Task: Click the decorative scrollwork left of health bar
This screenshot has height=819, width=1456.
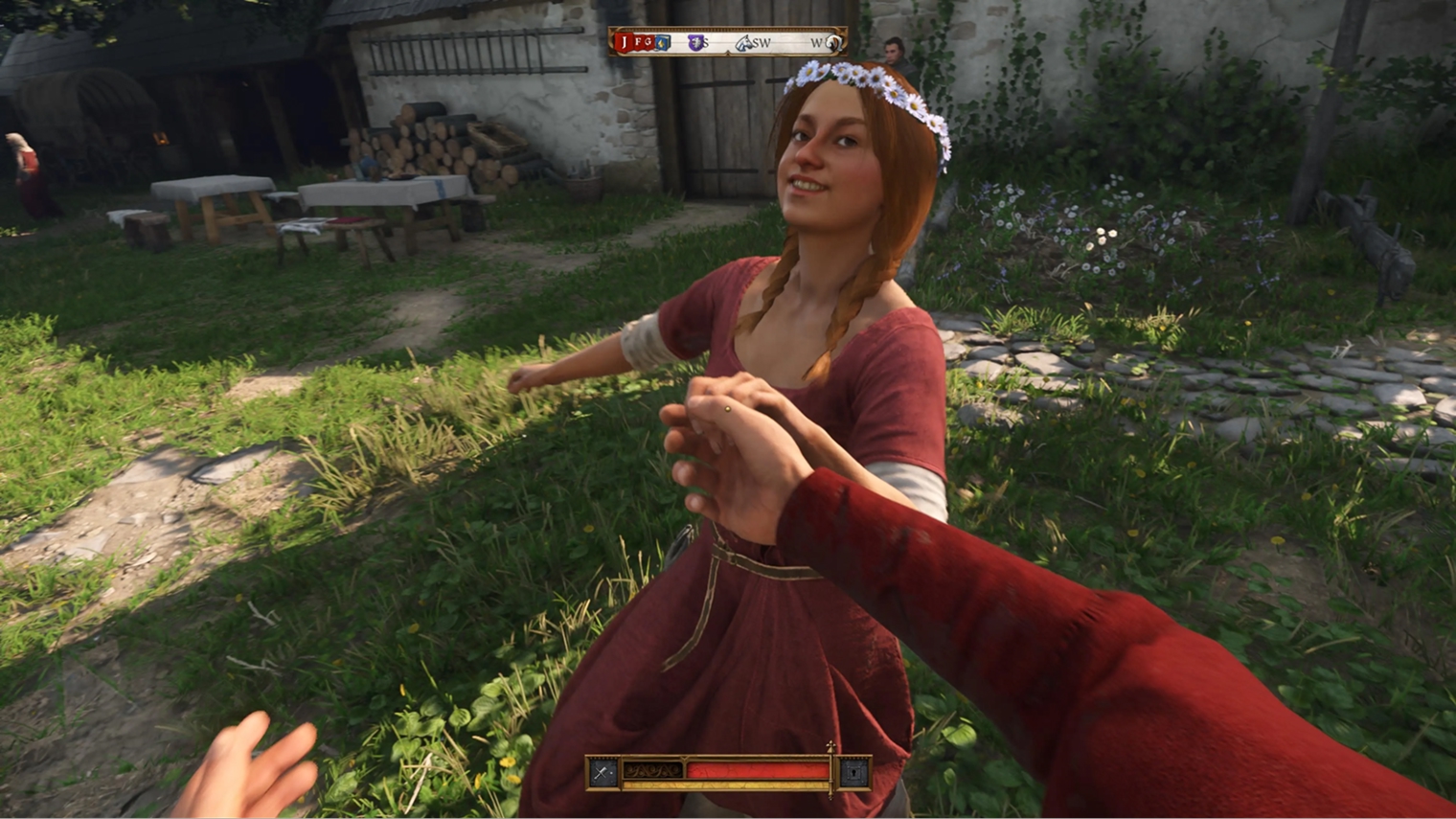Action: point(651,771)
